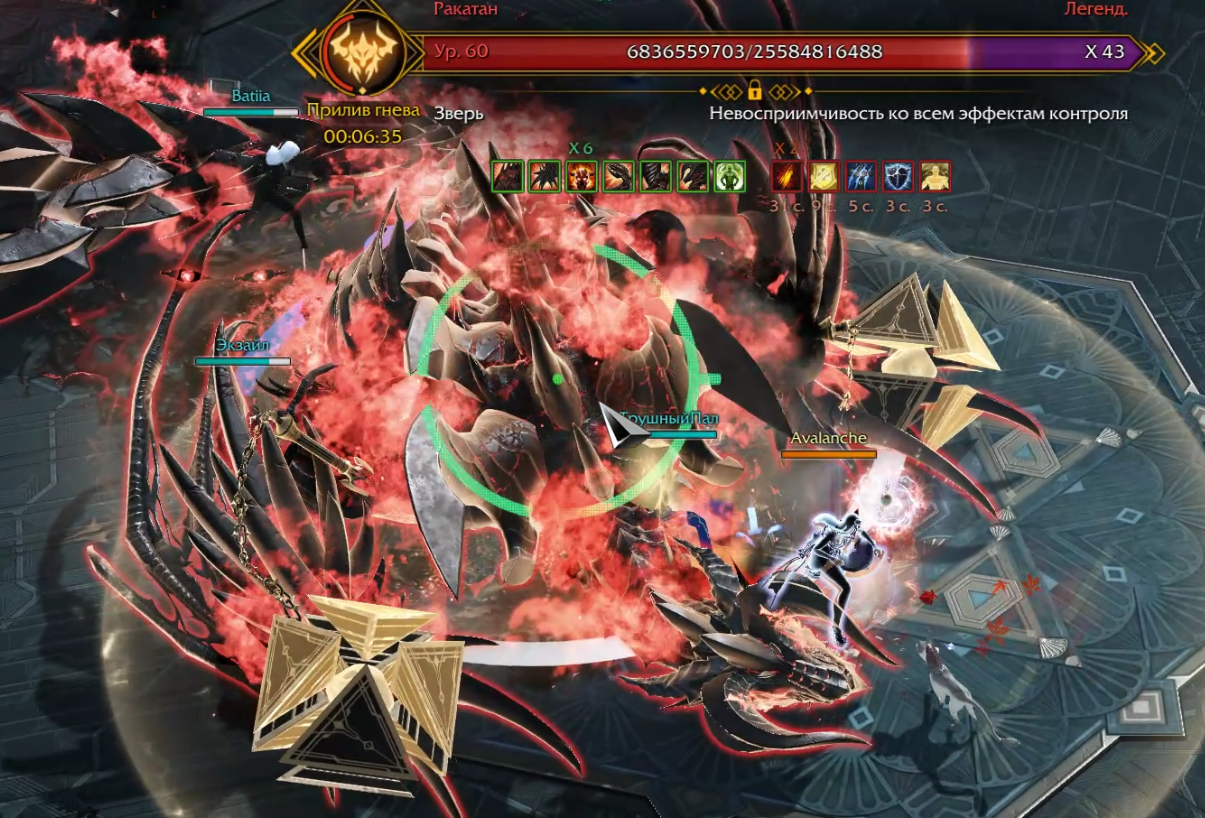Check the blue shield debuff icon
The width and height of the screenshot is (1205, 818).
click(x=897, y=176)
